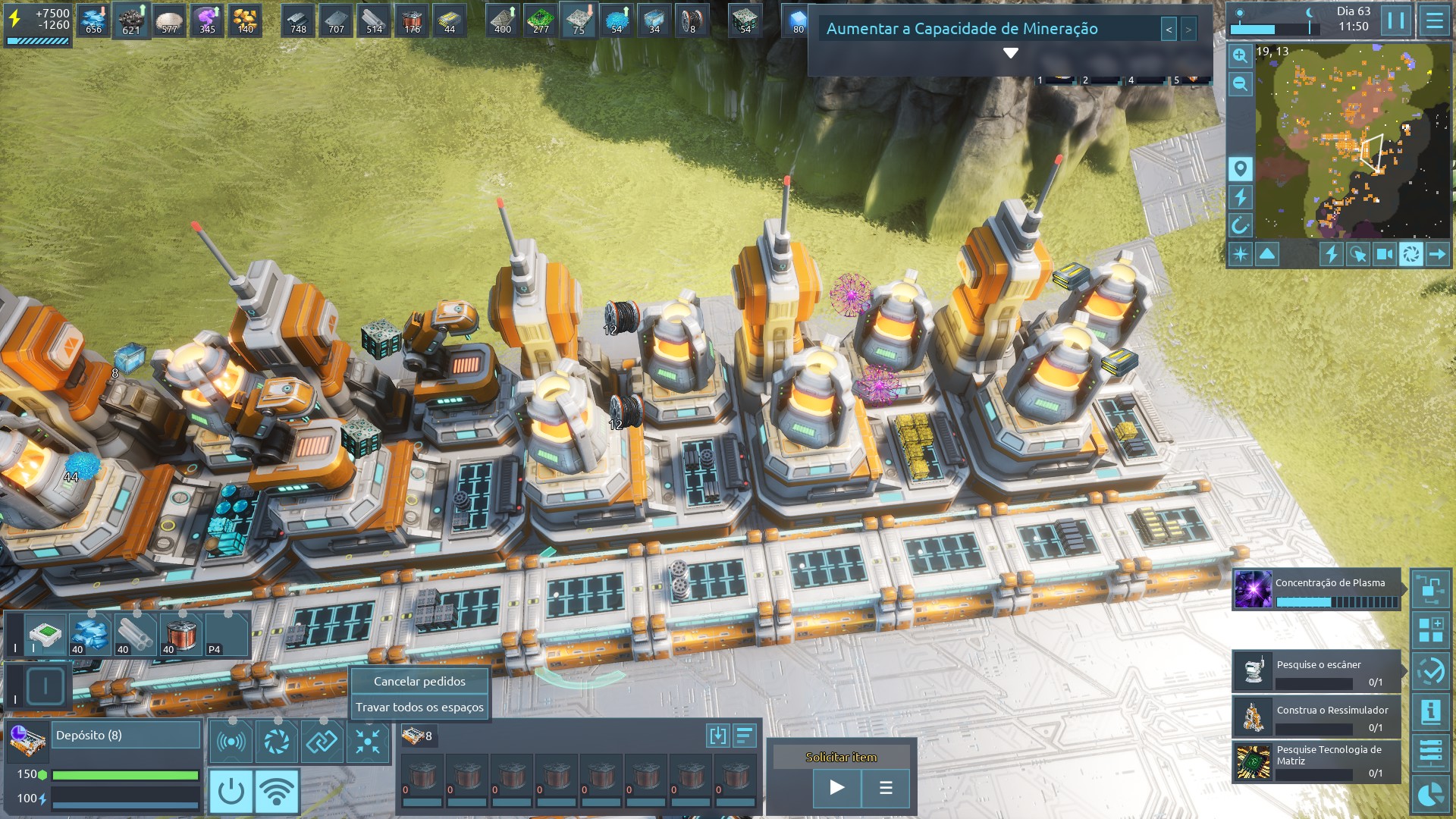Viewport: 1456px width, 819px height.
Task: Zoom out on the minimap
Action: [1240, 83]
